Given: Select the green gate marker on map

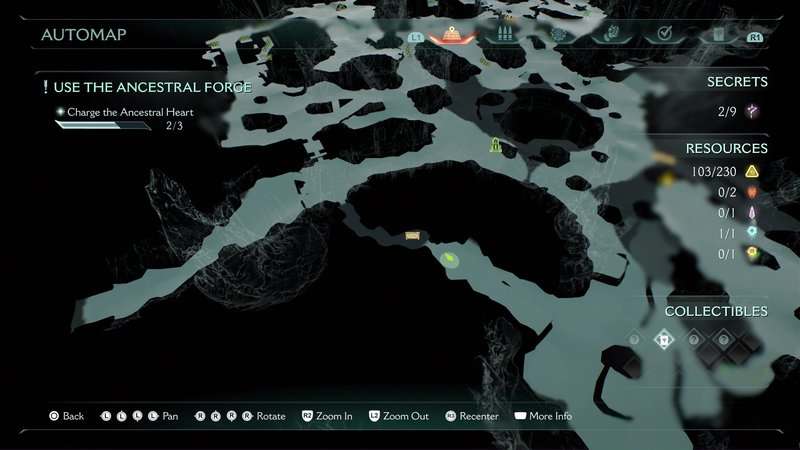Looking at the screenshot, I should (x=495, y=147).
